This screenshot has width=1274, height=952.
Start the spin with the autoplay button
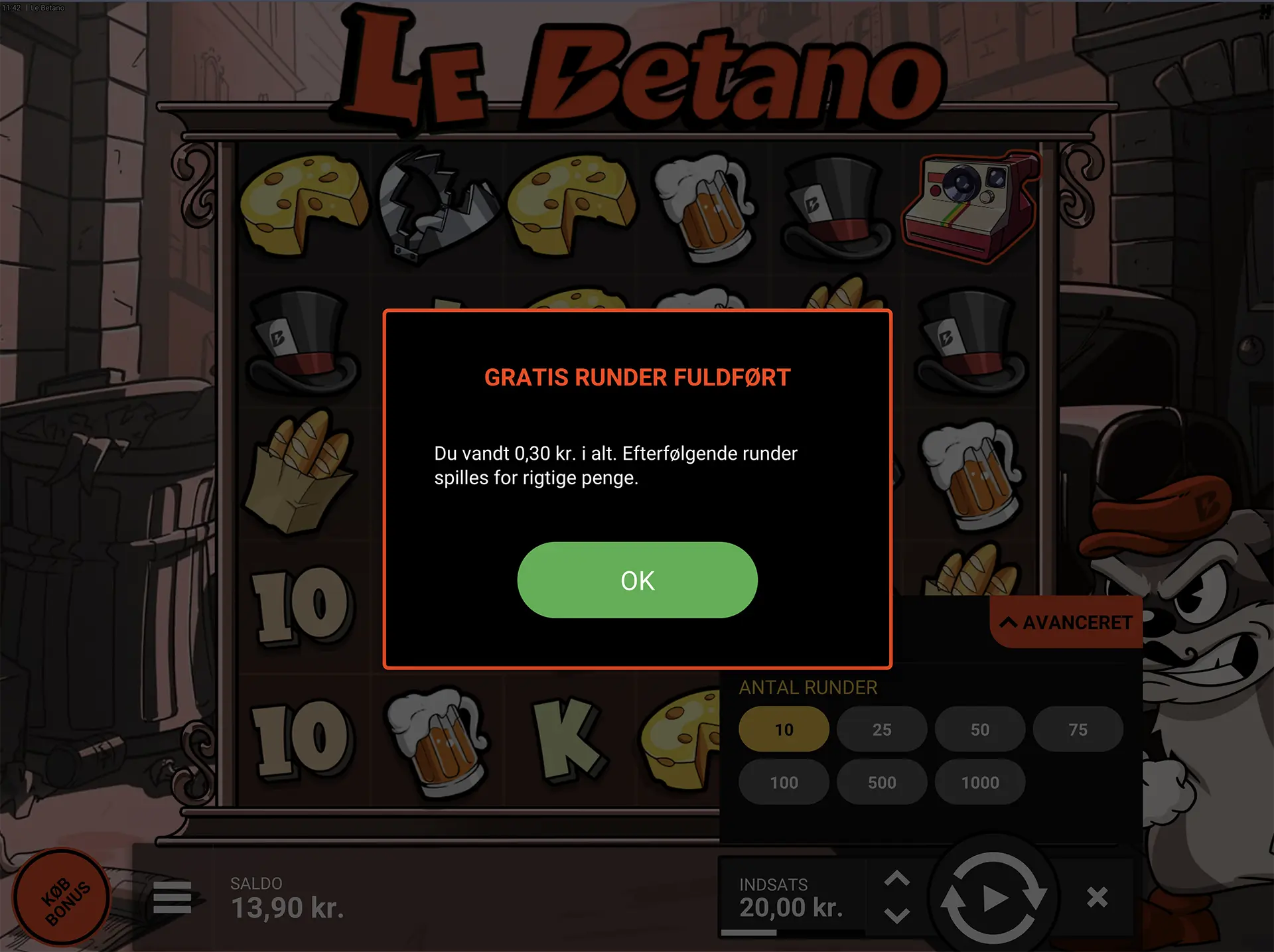(x=995, y=897)
